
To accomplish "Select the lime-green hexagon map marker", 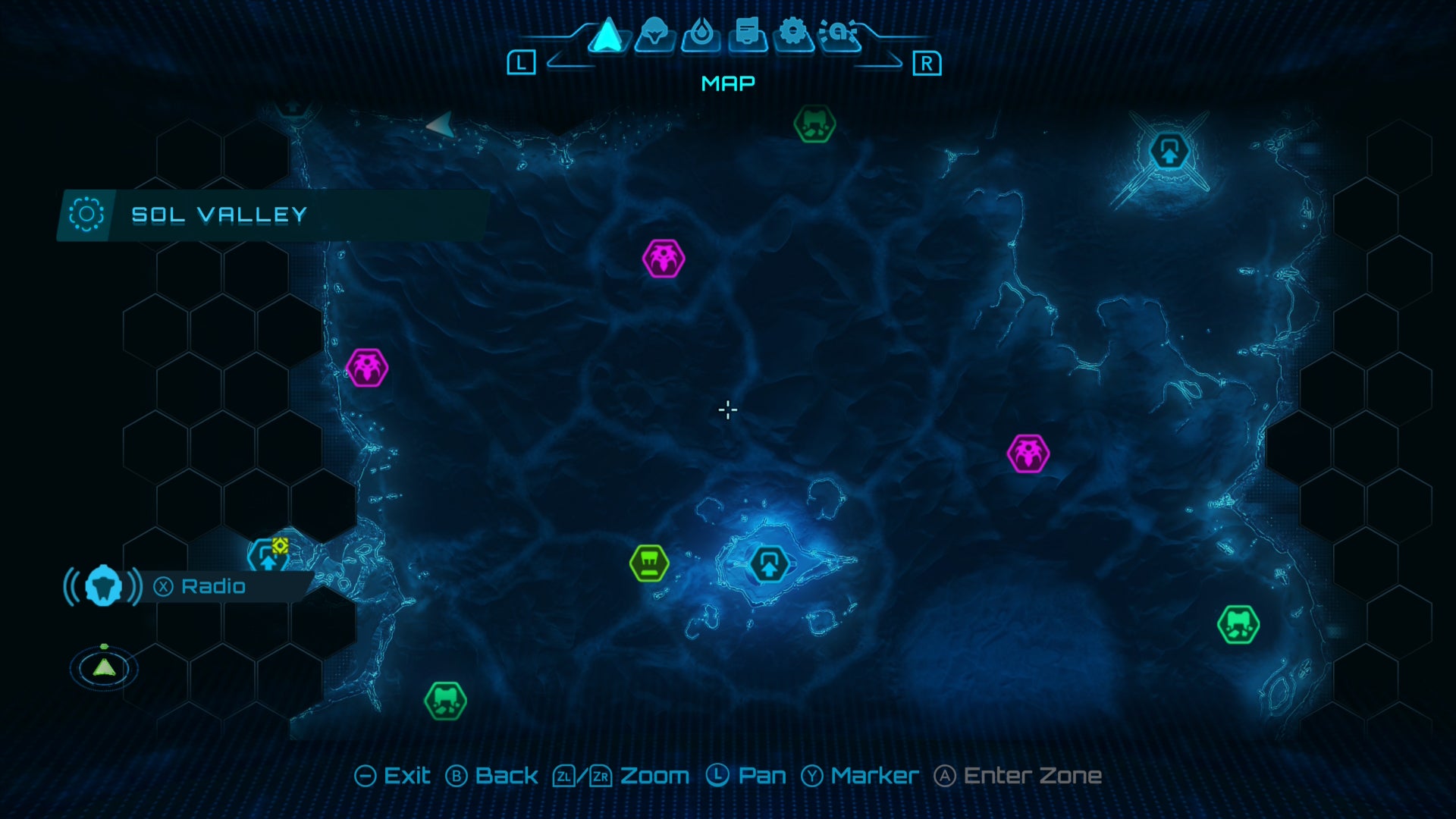I will tap(649, 563).
